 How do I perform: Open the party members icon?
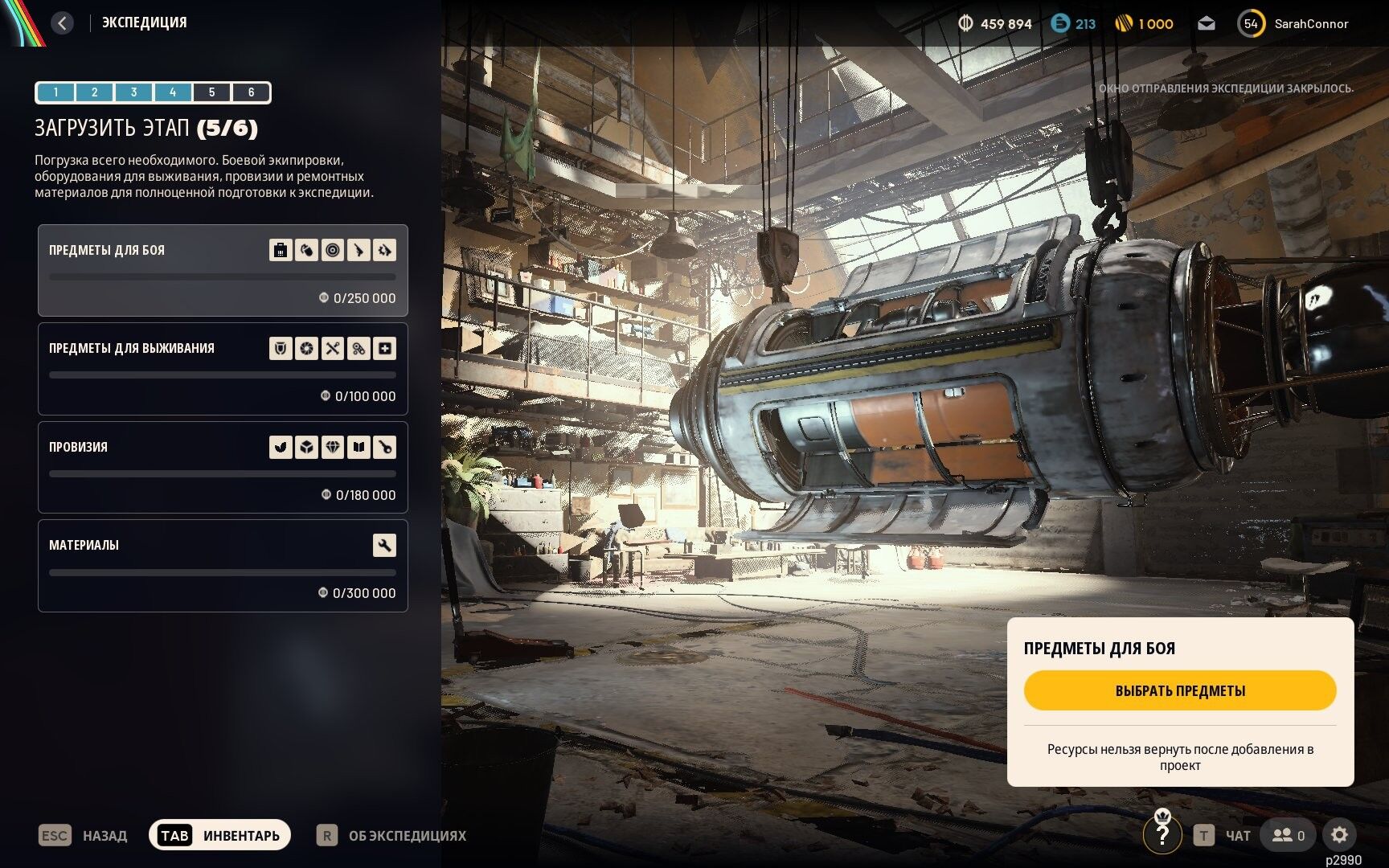coord(1288,835)
